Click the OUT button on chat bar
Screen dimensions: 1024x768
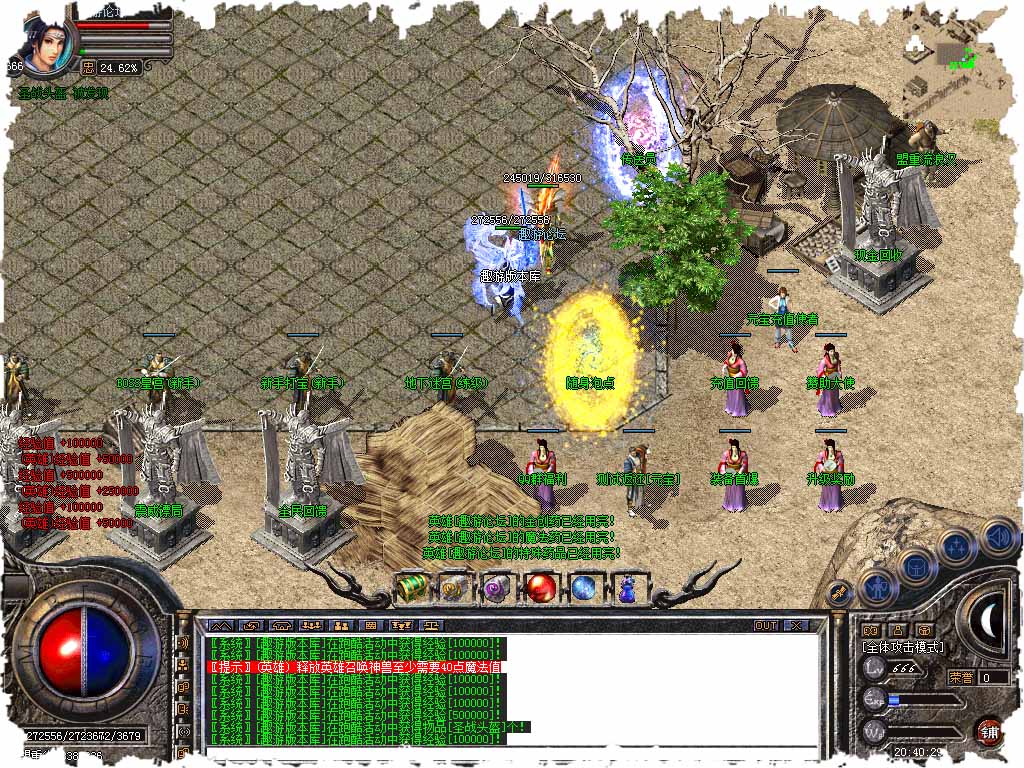[766, 625]
